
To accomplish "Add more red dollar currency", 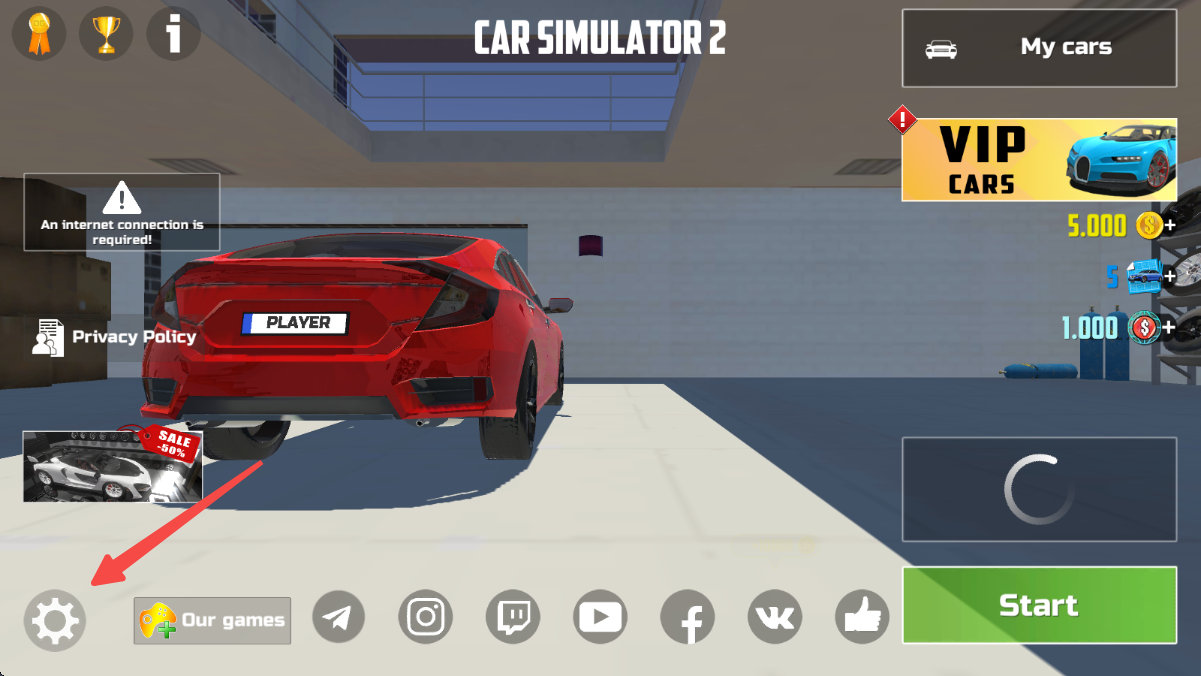I will click(x=1168, y=327).
